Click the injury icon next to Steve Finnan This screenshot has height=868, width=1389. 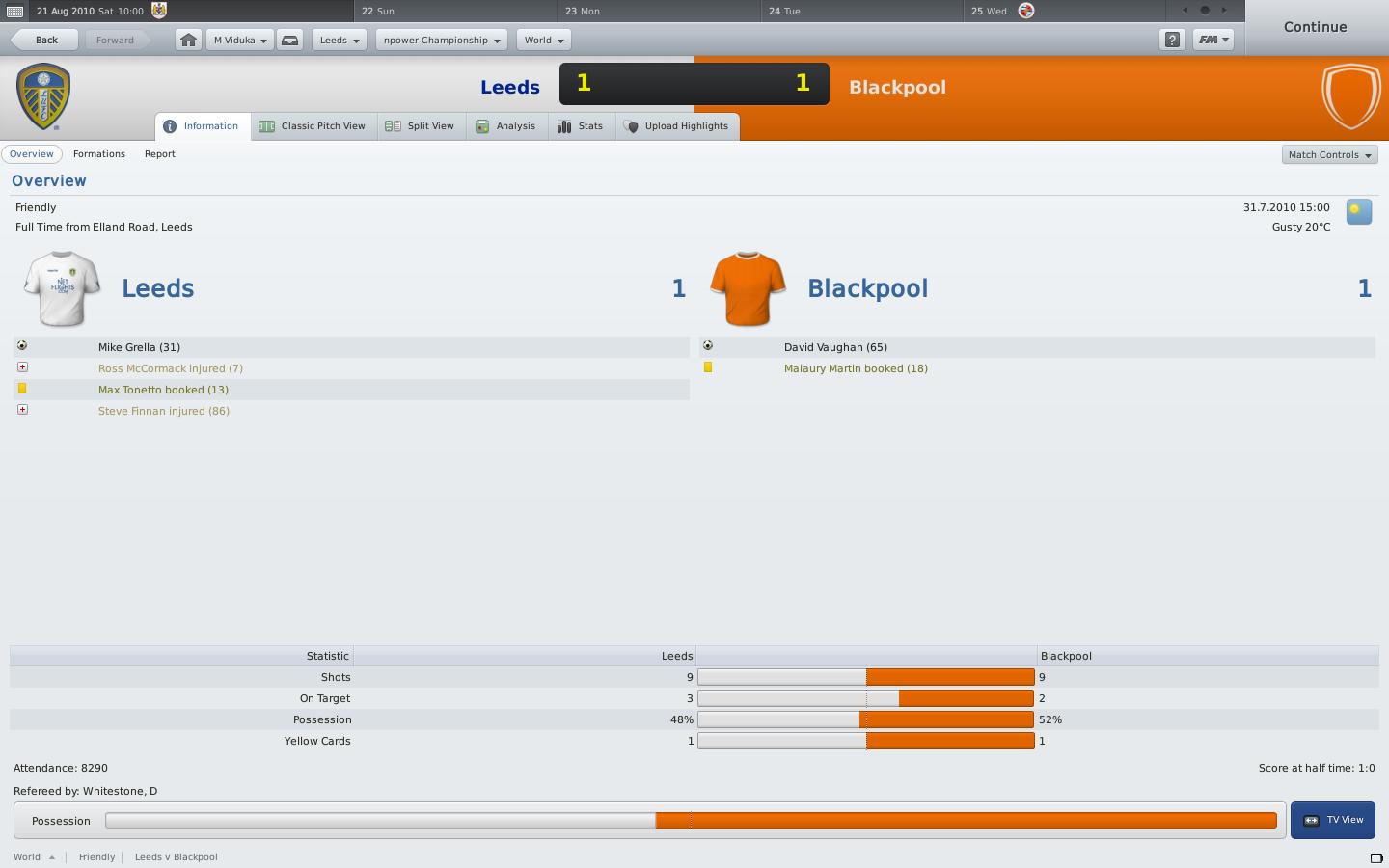[22, 409]
